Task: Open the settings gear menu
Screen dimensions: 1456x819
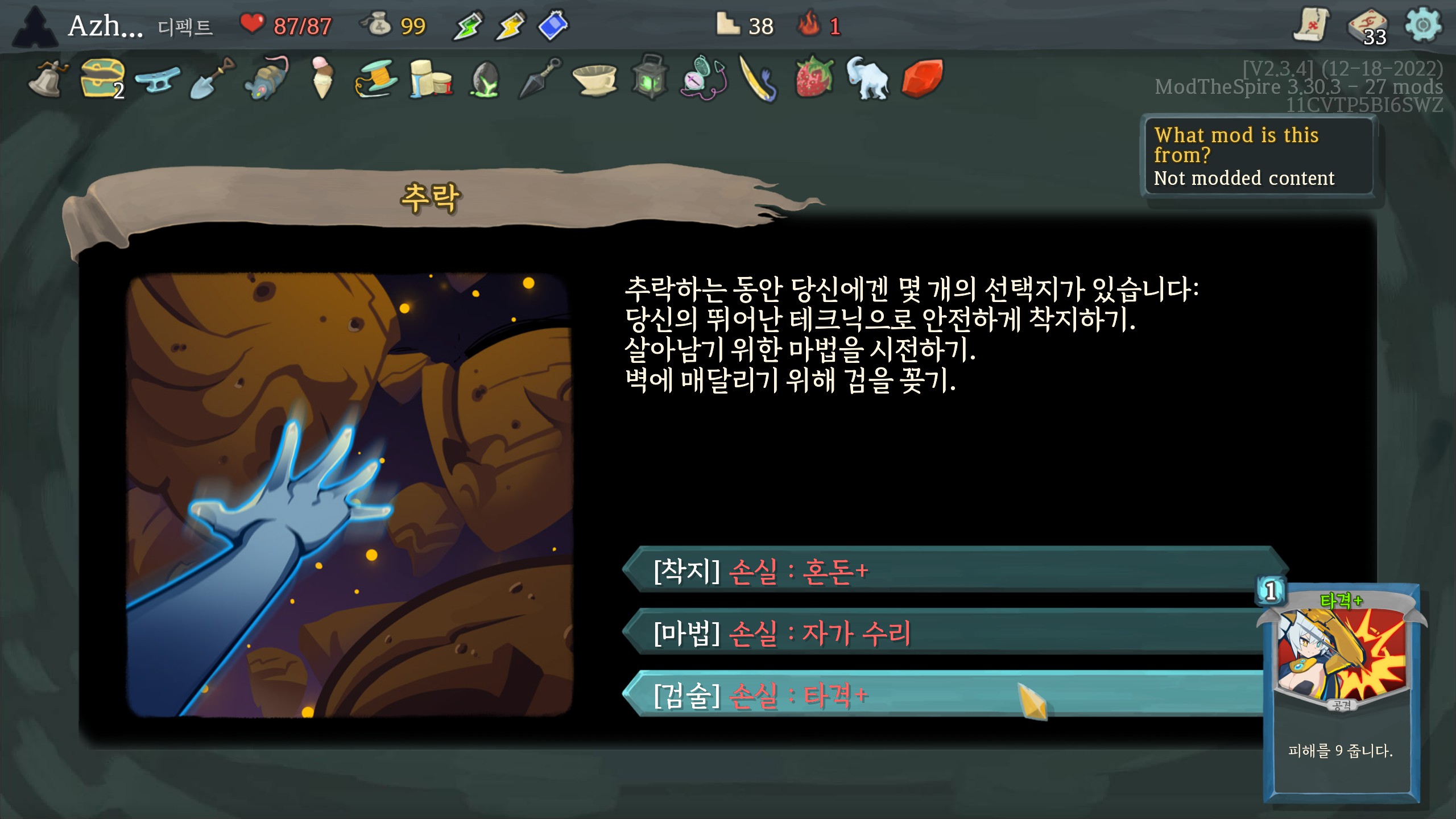Action: 1422,26
